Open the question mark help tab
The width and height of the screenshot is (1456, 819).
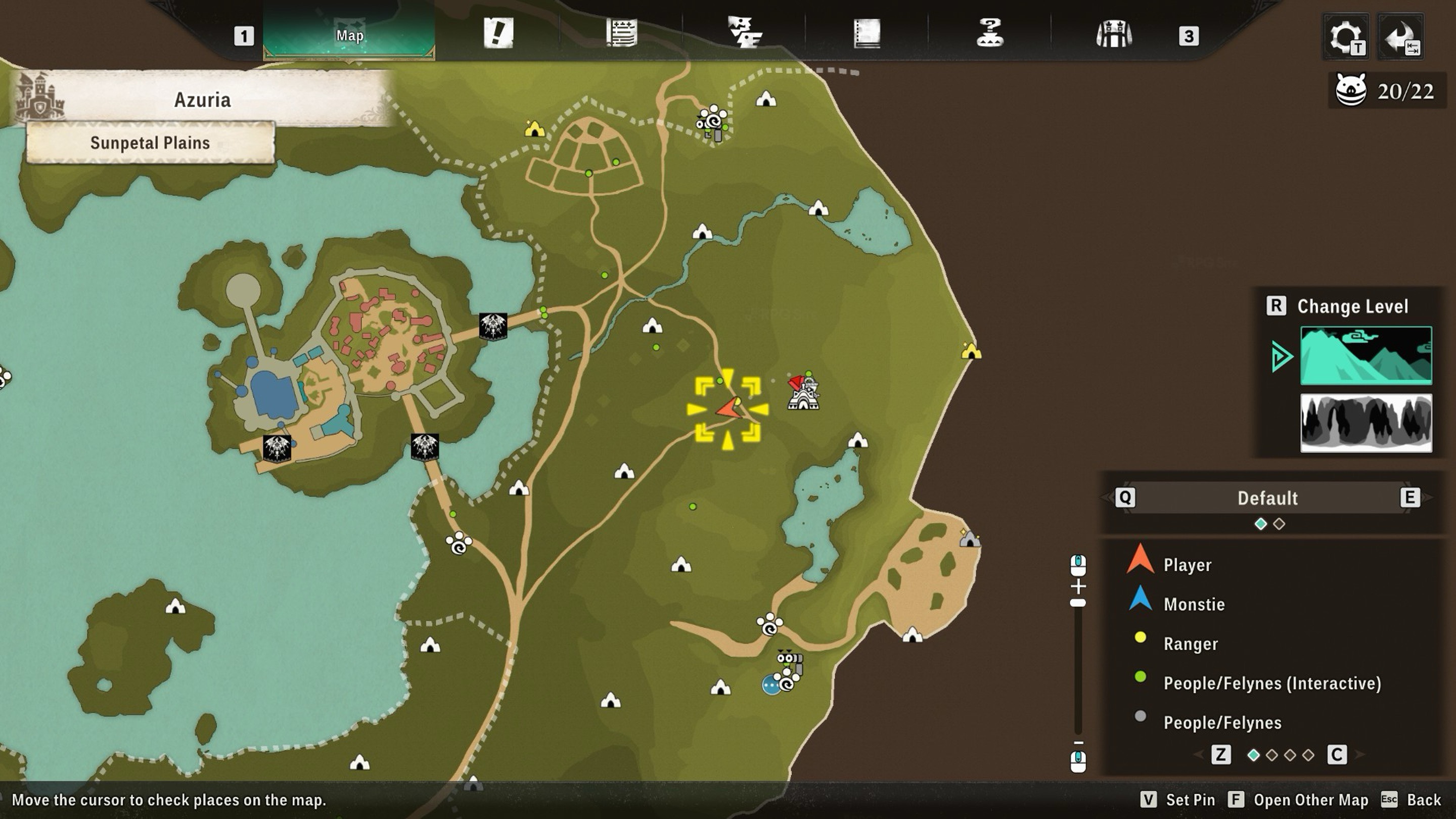tap(990, 33)
